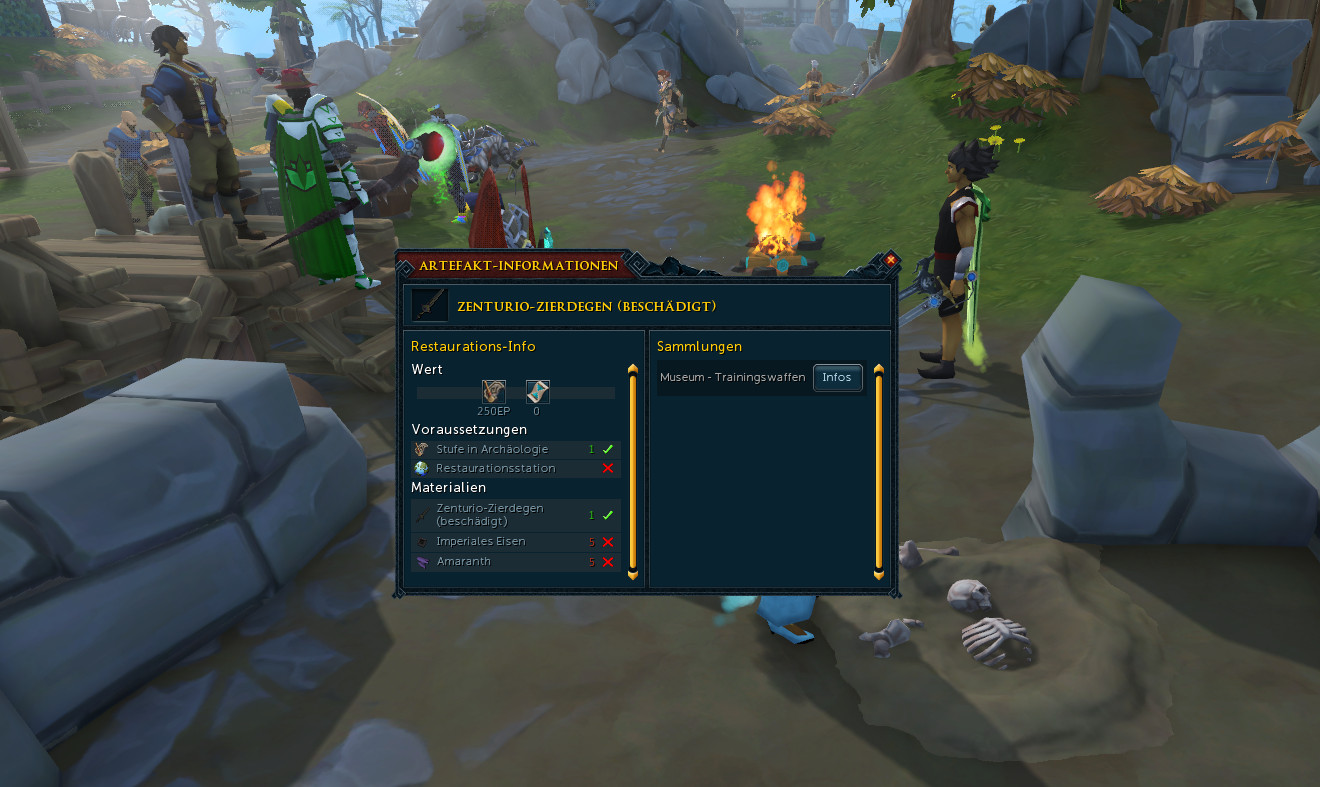Open Infos for Museum - Trainingswaffen

pos(837,377)
